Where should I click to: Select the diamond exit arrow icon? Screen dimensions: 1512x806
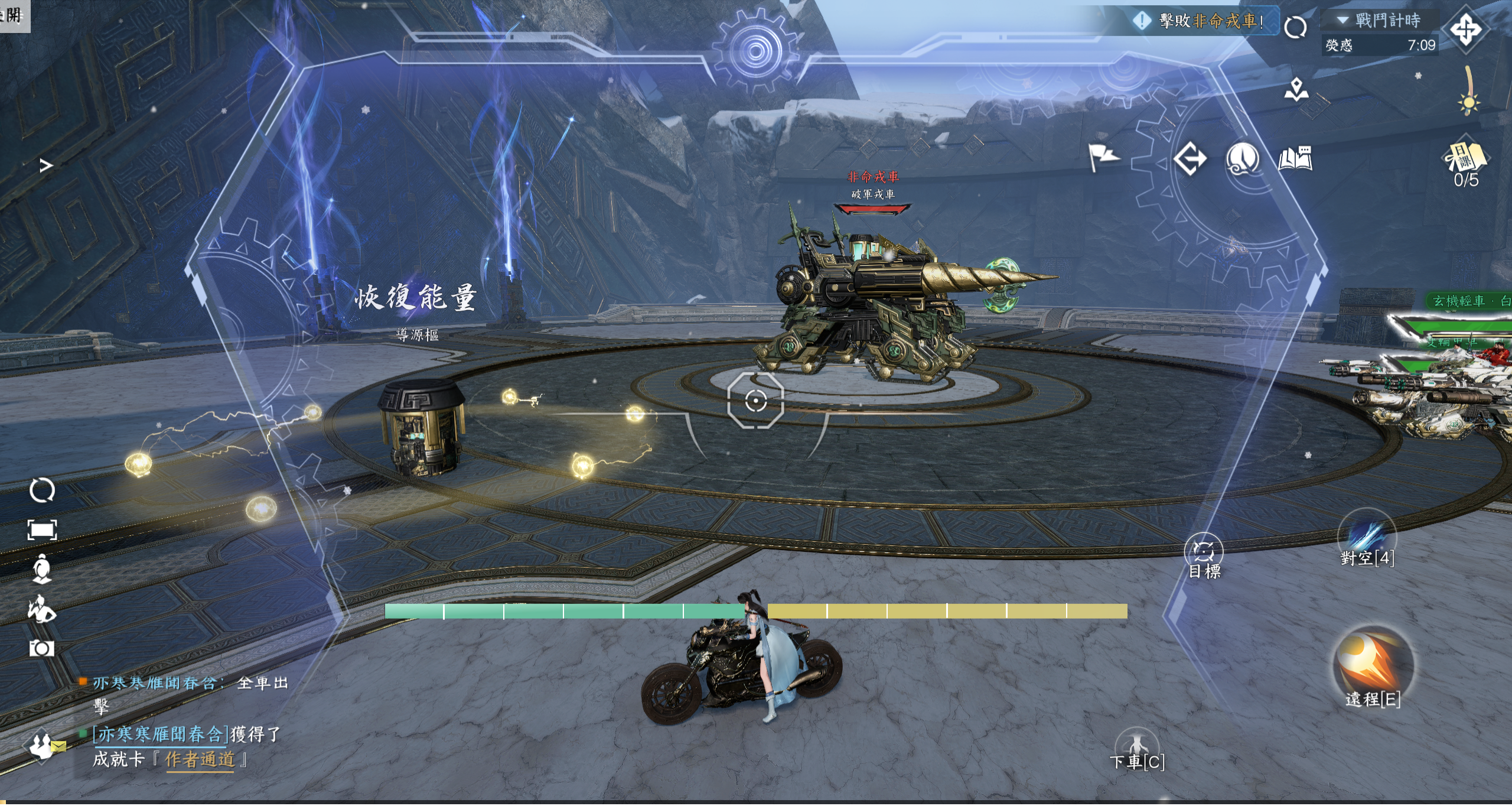click(x=1189, y=158)
